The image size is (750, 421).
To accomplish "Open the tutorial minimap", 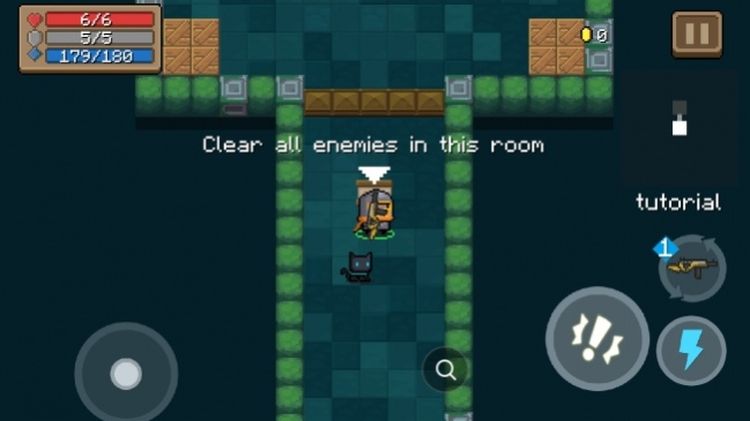I will pos(679,123).
